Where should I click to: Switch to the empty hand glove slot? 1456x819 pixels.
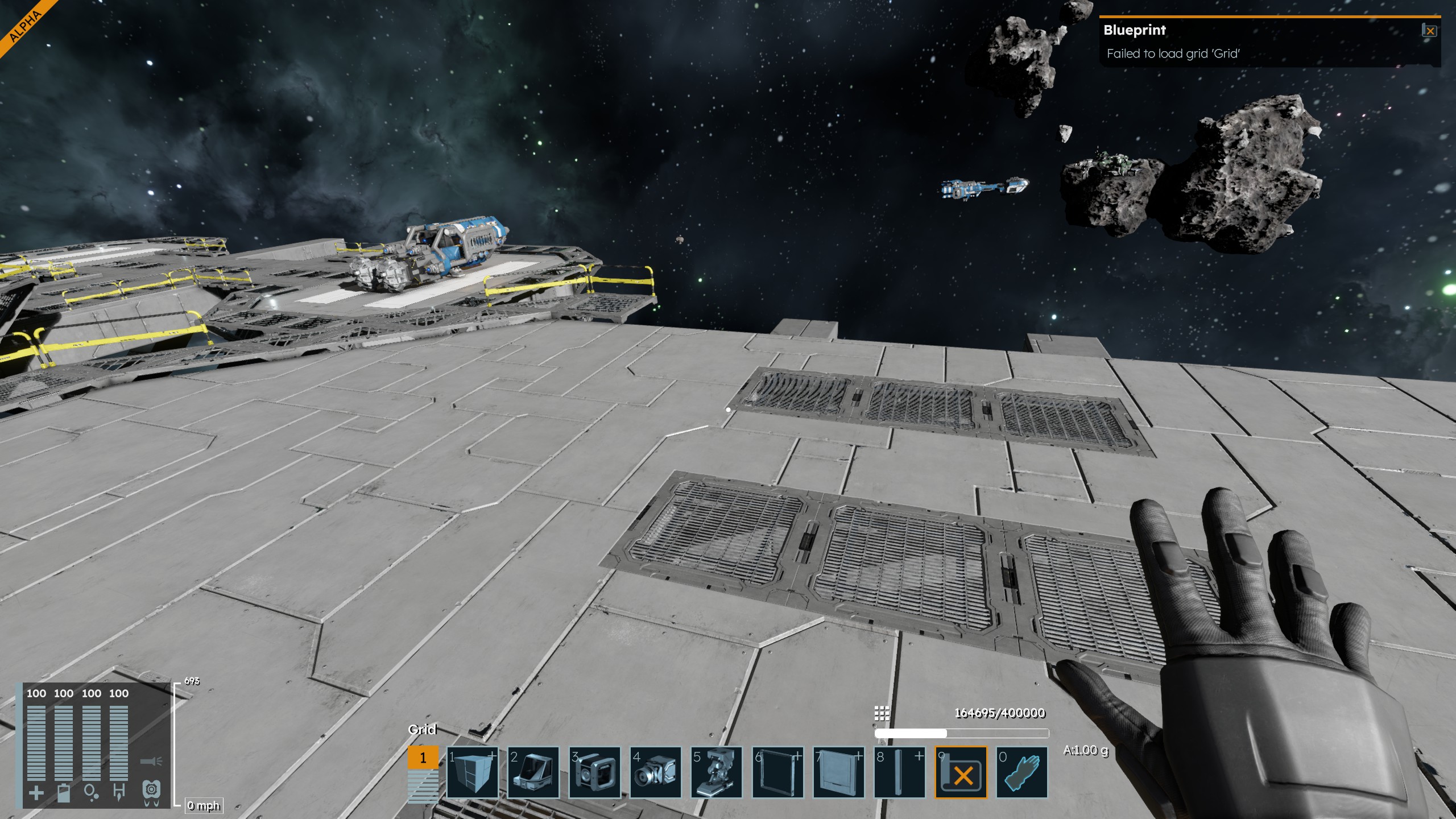(1022, 772)
